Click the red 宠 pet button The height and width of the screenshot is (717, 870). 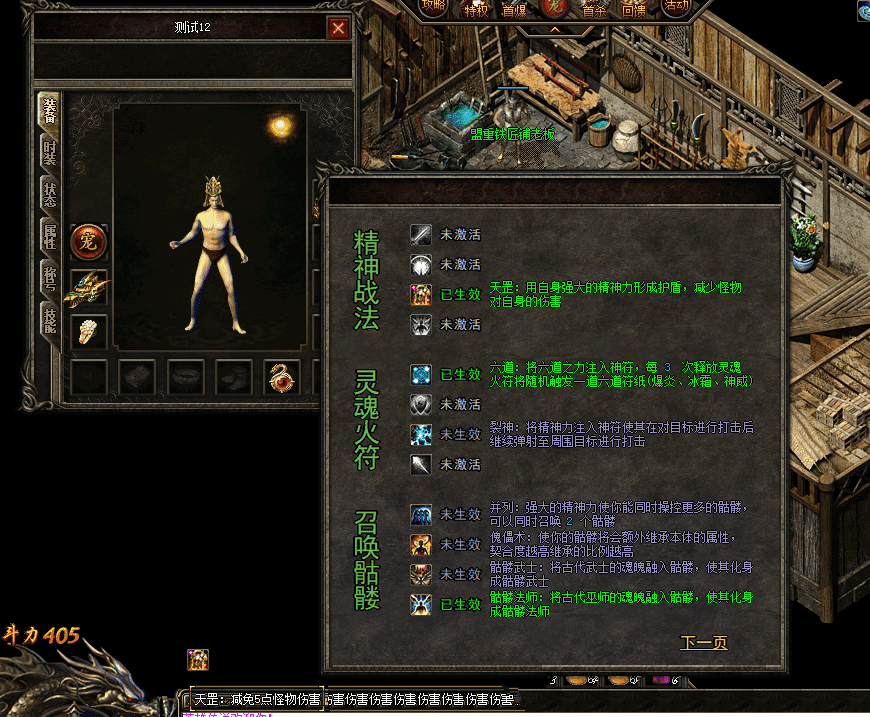(88, 242)
